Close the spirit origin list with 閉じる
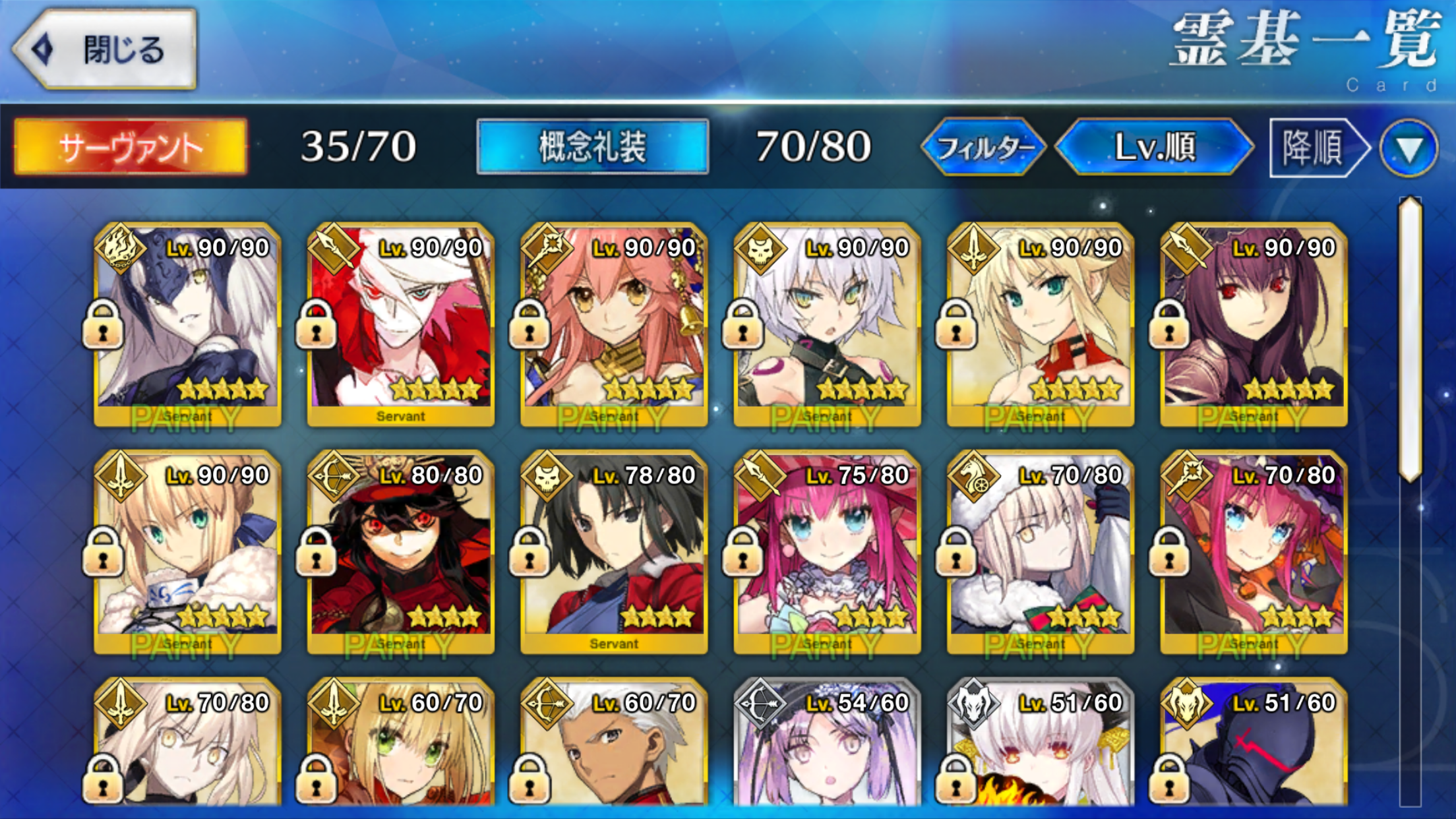The width and height of the screenshot is (1456, 819). (106, 49)
